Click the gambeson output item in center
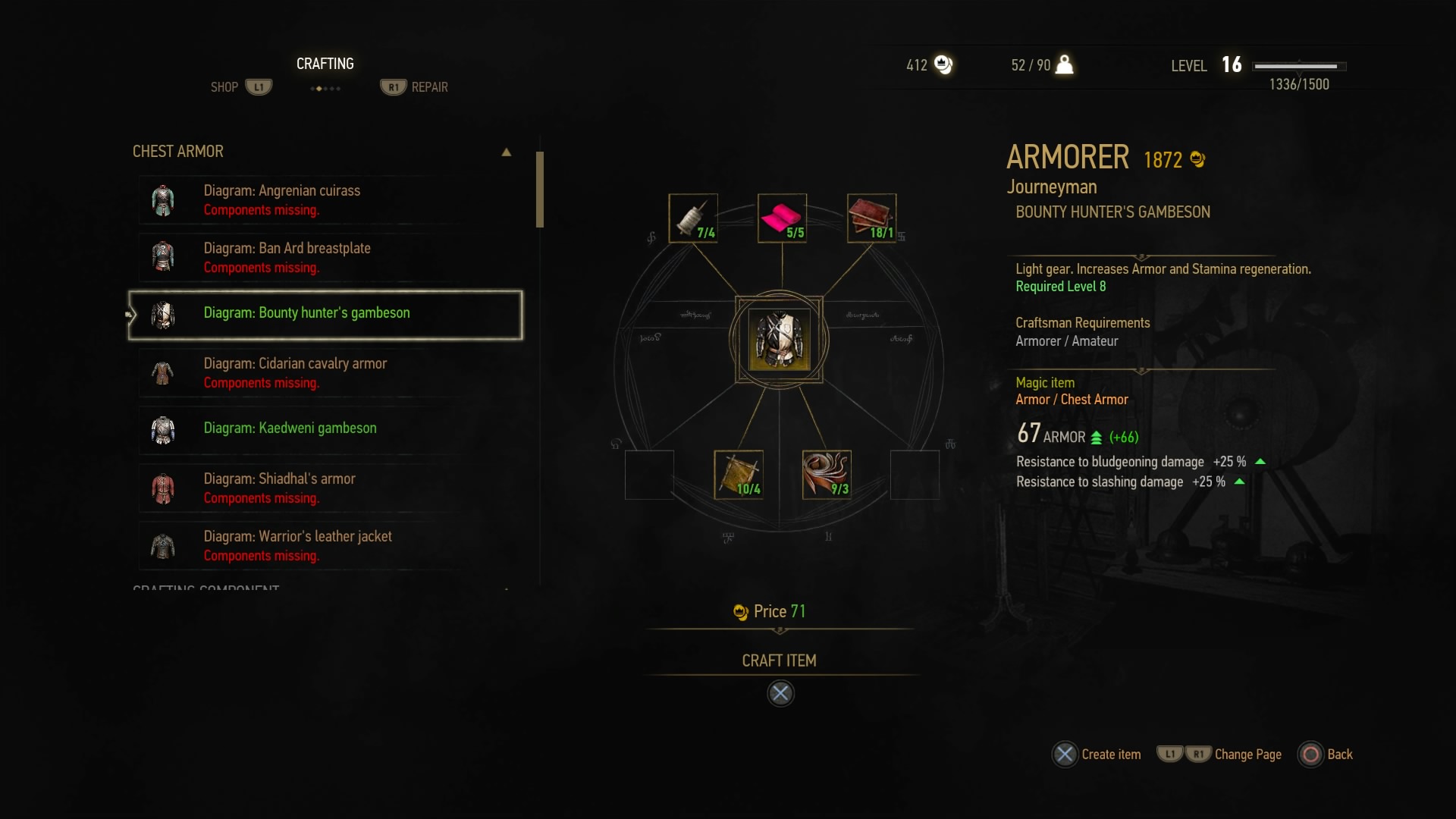 pyautogui.click(x=779, y=340)
